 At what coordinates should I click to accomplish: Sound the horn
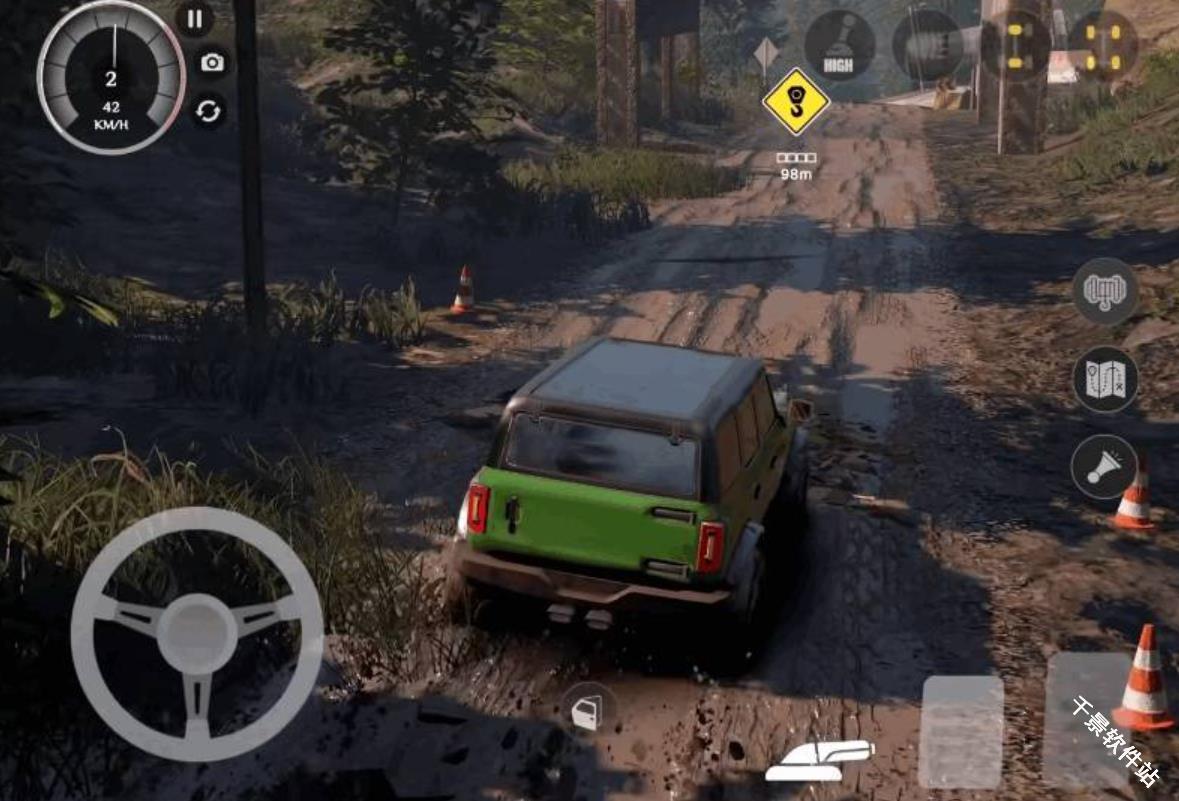point(1104,467)
